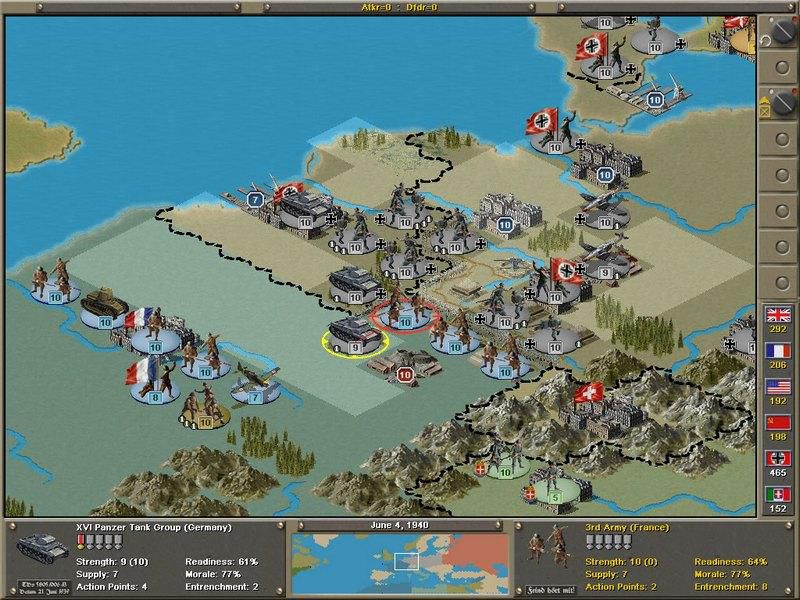Screen dimensions: 800x600
Task: Target the red-ringed French 3rd Army unit
Action: click(404, 313)
